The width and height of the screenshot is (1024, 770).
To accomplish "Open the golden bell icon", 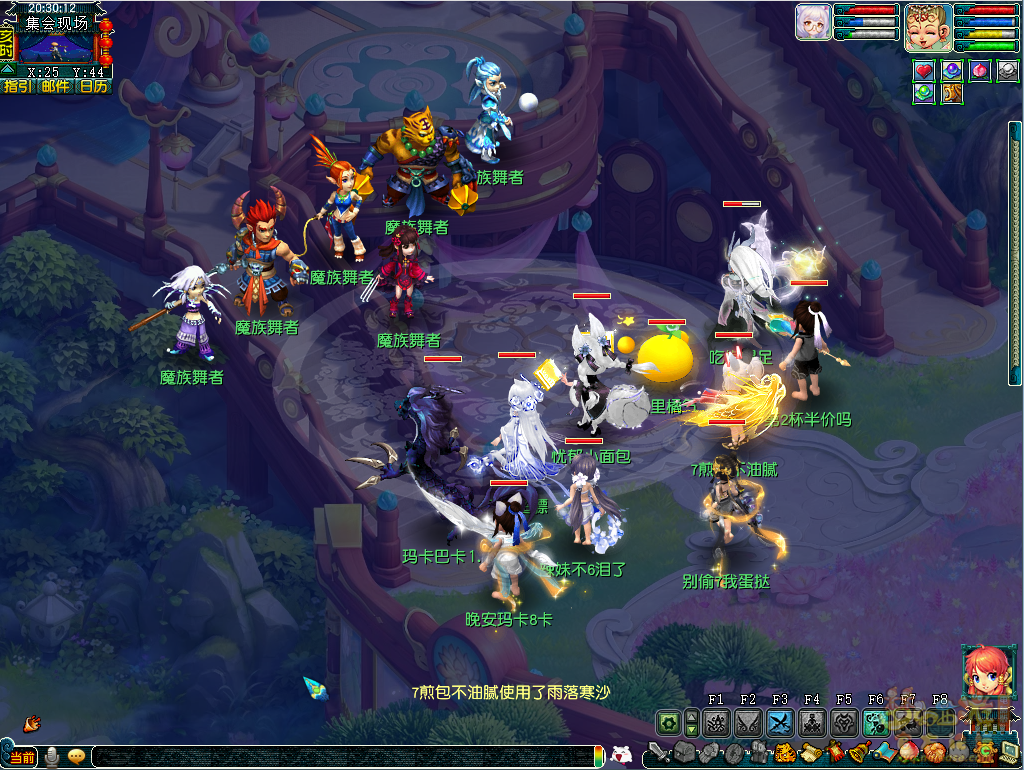I will click(857, 752).
